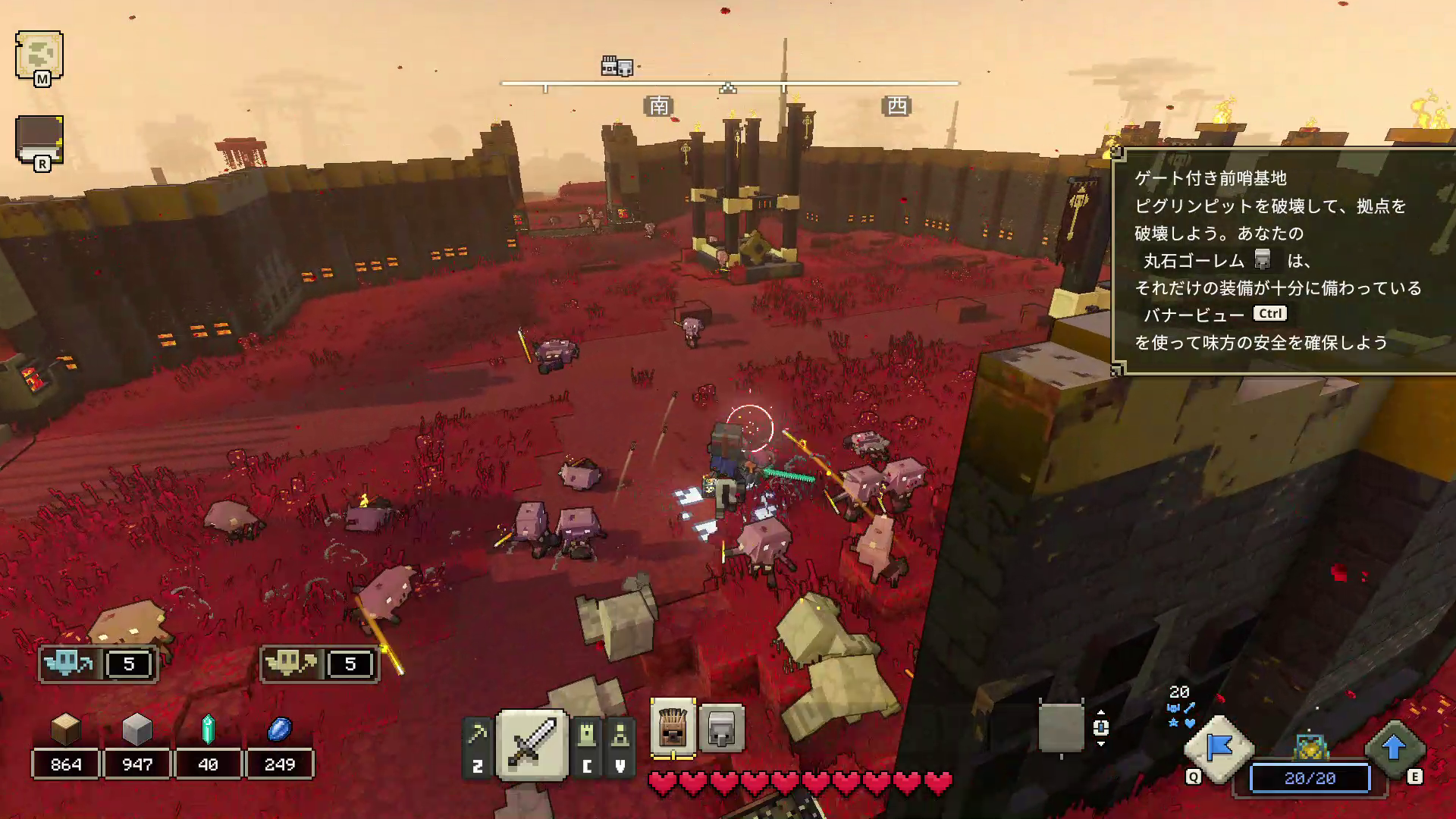
Task: Switch to the improvement structures toolbar
Action: pos(620,745)
